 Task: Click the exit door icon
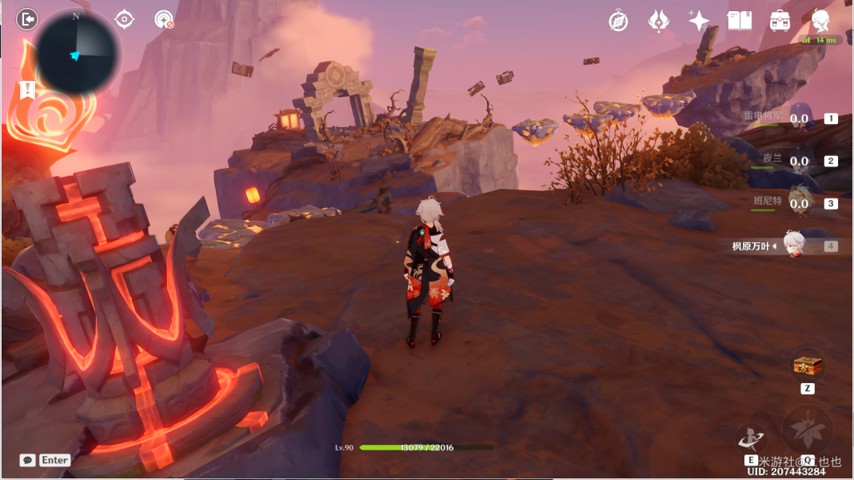(x=27, y=18)
